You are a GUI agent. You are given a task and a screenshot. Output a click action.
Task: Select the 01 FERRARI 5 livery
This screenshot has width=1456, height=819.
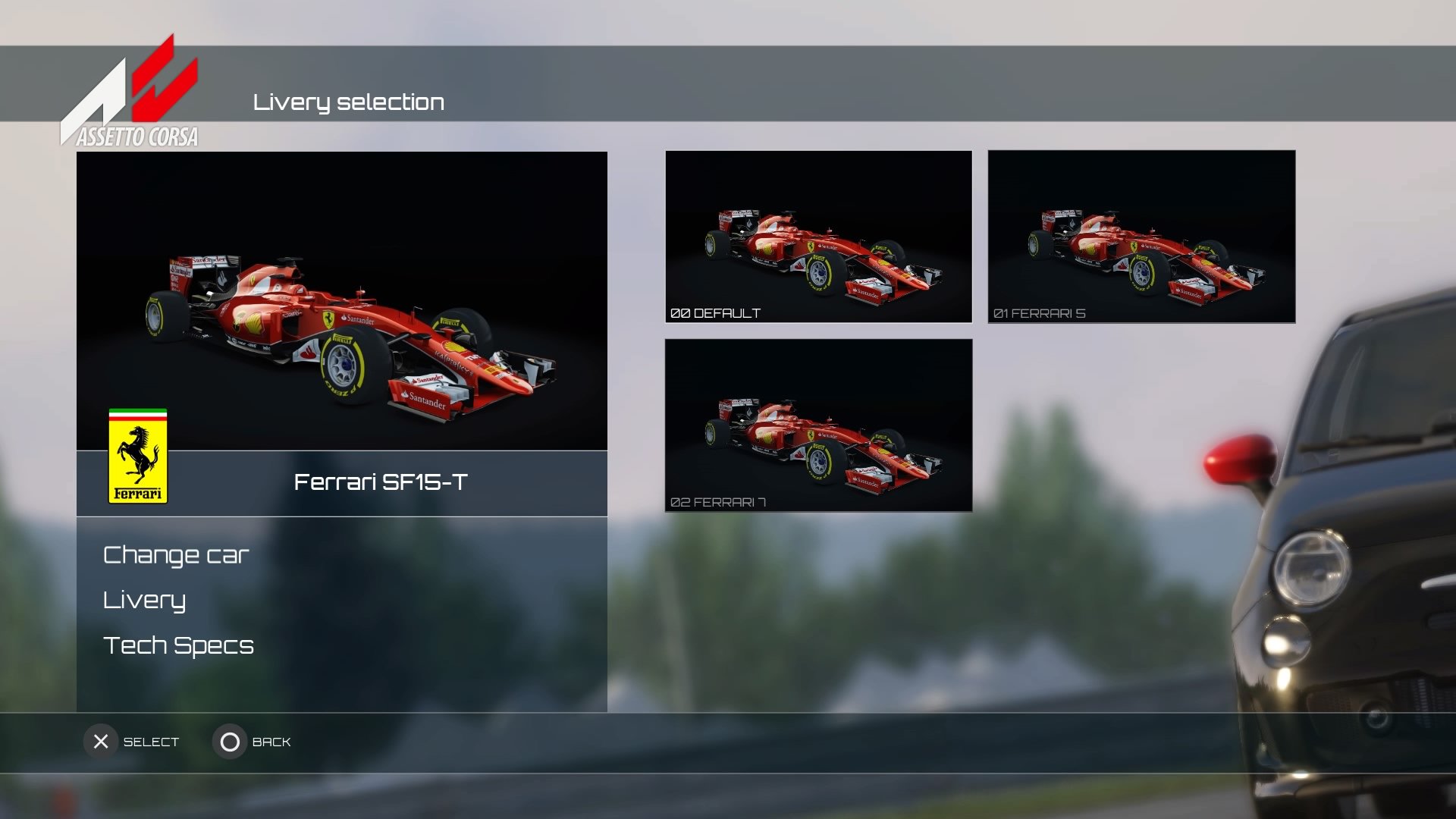[x=1141, y=237]
